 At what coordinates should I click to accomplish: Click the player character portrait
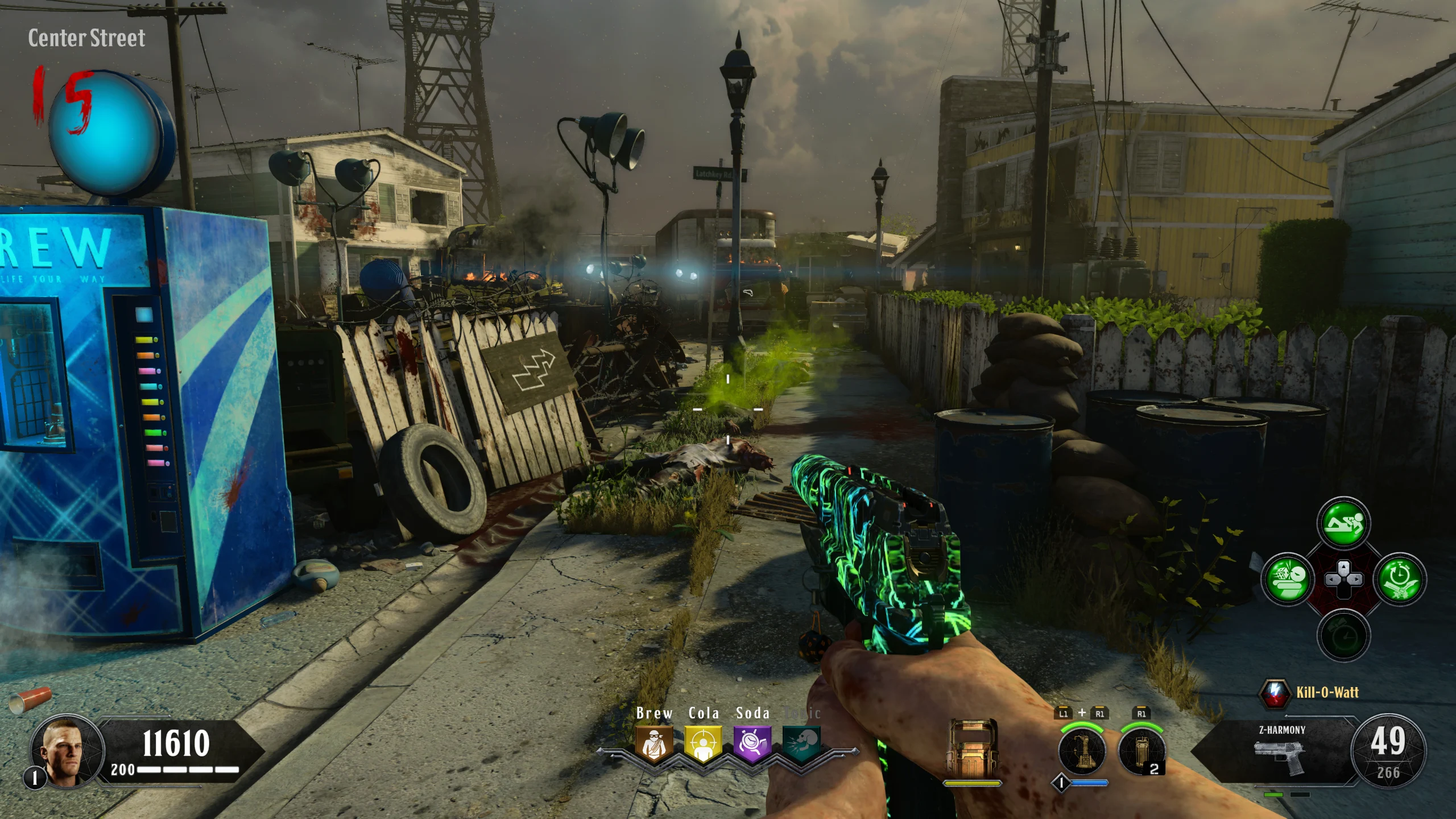[67, 751]
